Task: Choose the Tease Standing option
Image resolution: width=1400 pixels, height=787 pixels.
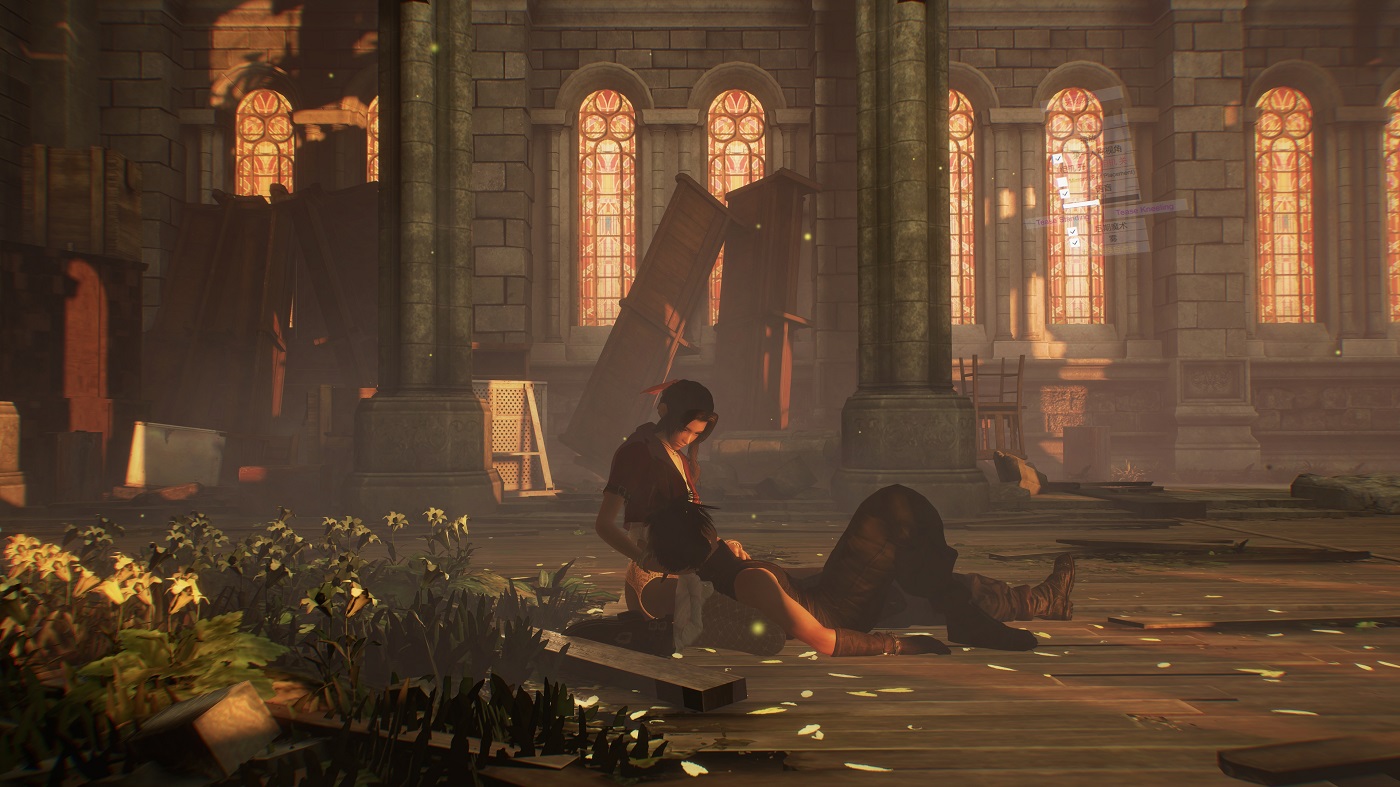Action: tap(1062, 220)
